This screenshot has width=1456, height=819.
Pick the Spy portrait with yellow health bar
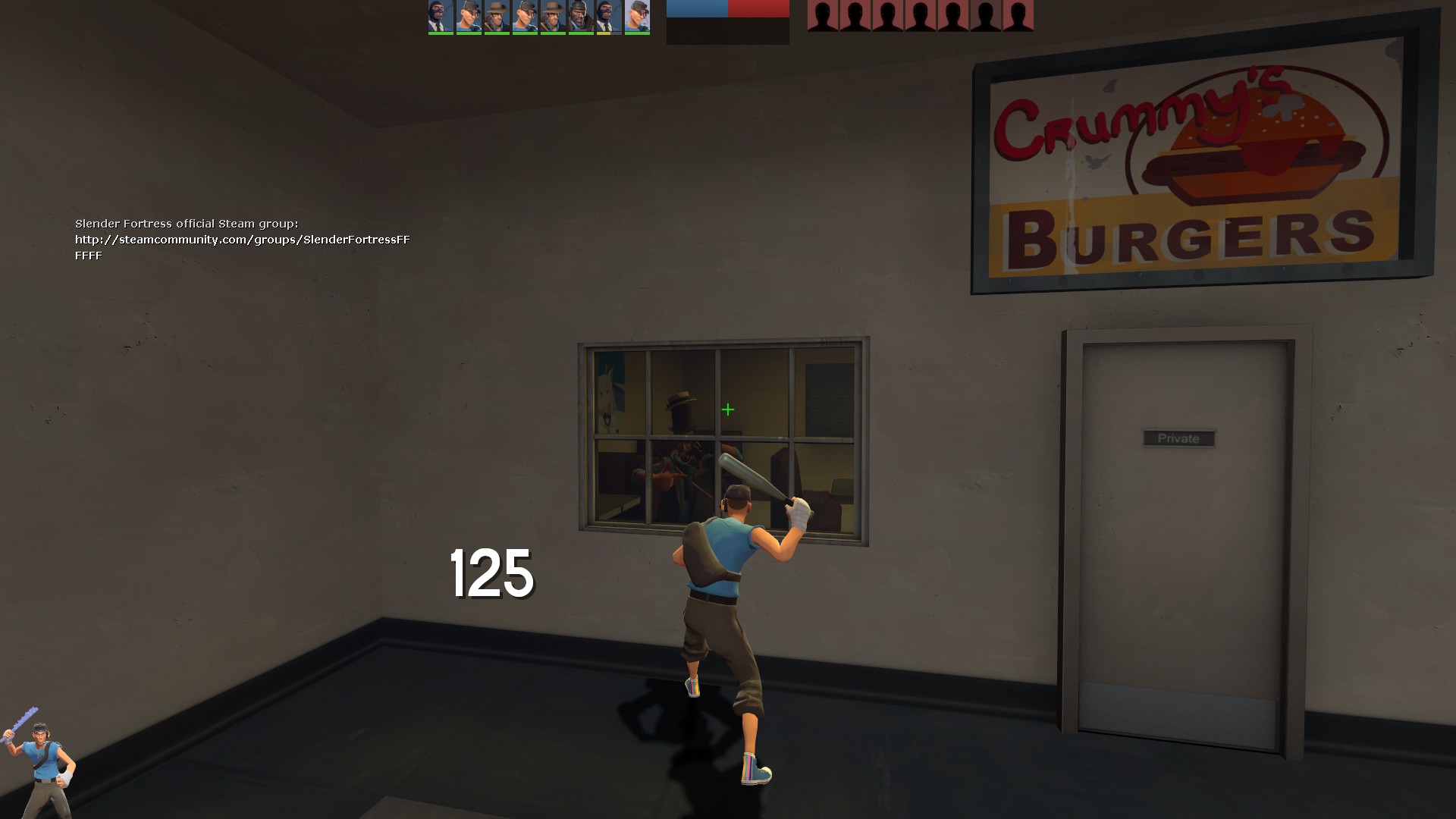coord(609,17)
